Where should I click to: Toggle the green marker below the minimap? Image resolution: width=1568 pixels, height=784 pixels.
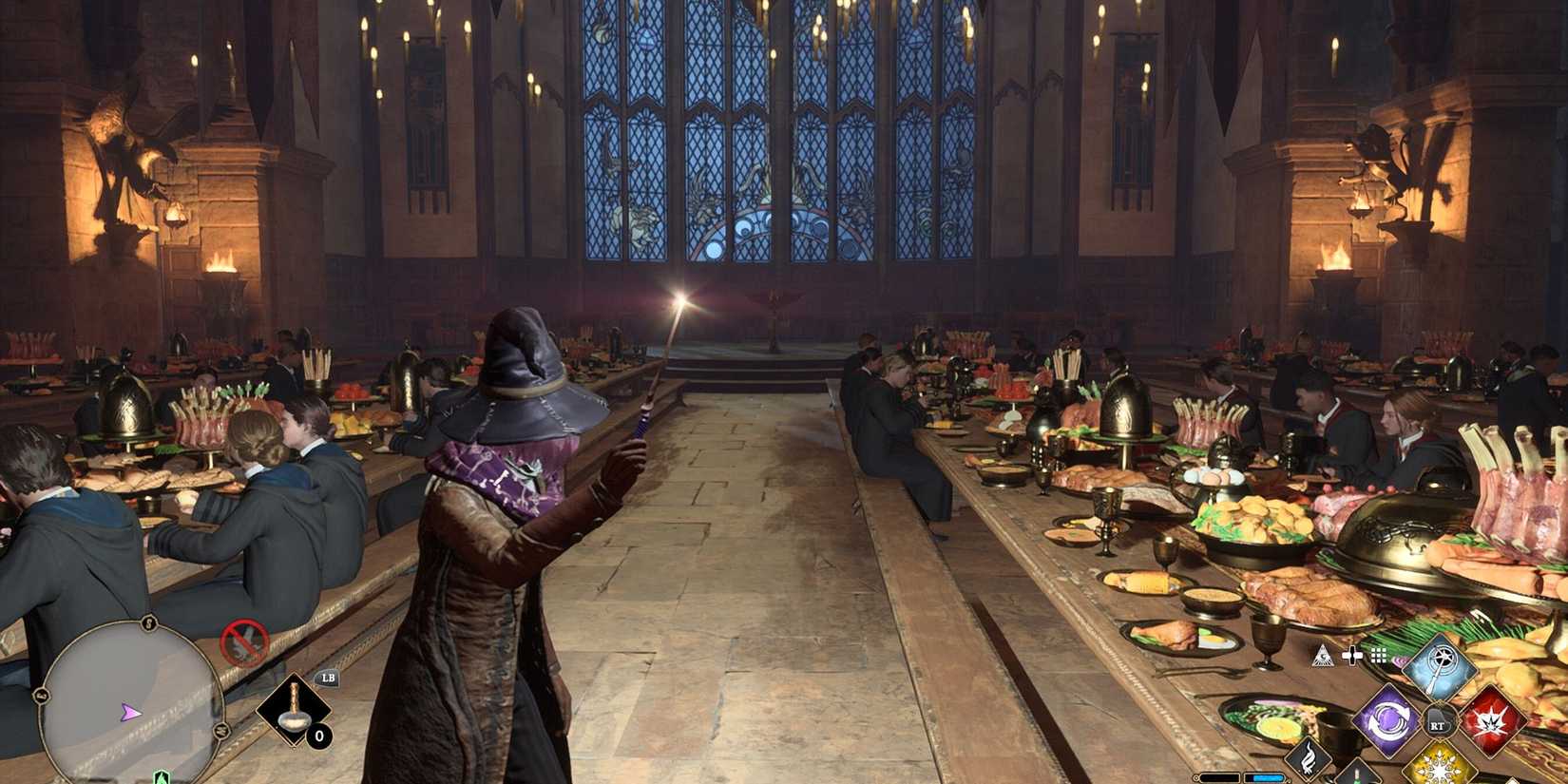pos(161,779)
